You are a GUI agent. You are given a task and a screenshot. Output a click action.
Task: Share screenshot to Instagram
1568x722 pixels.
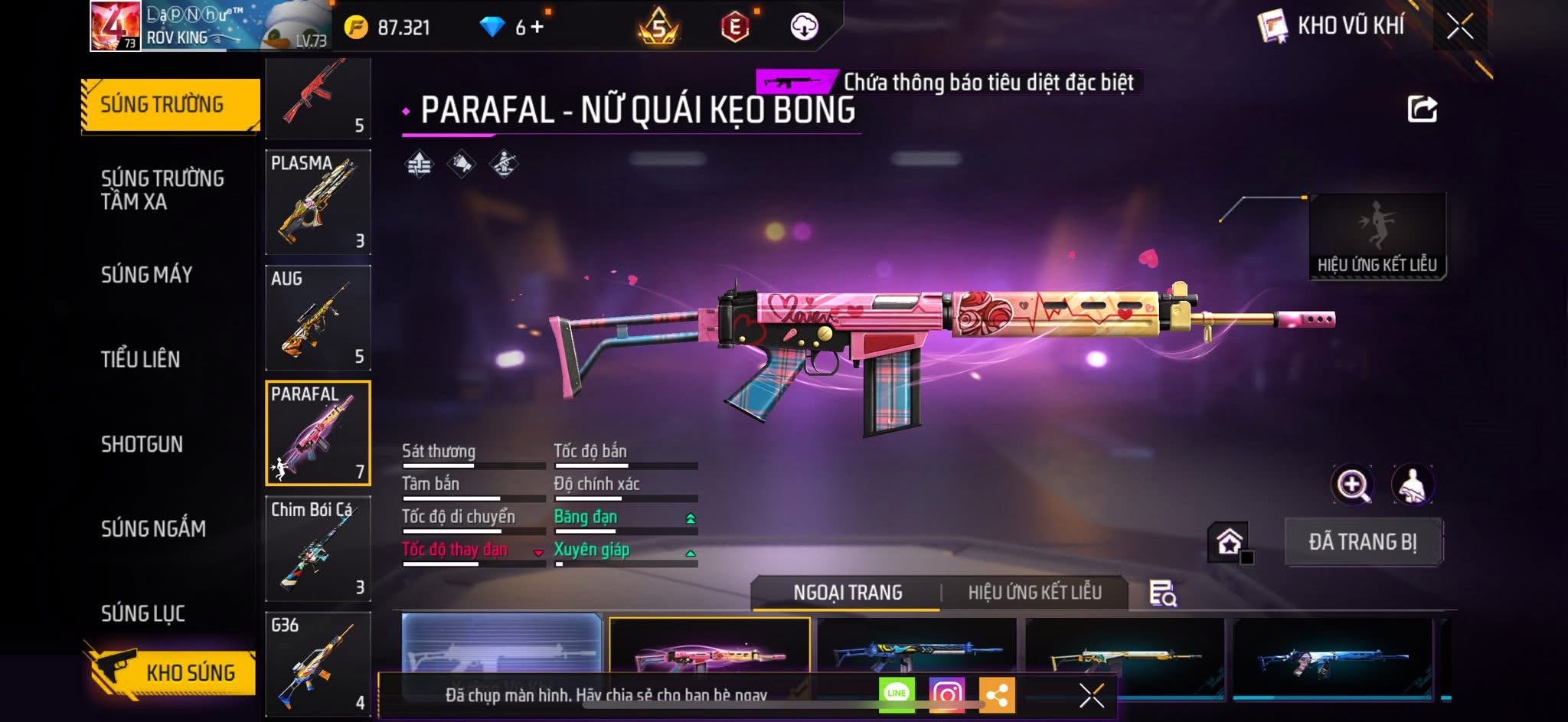click(x=946, y=694)
